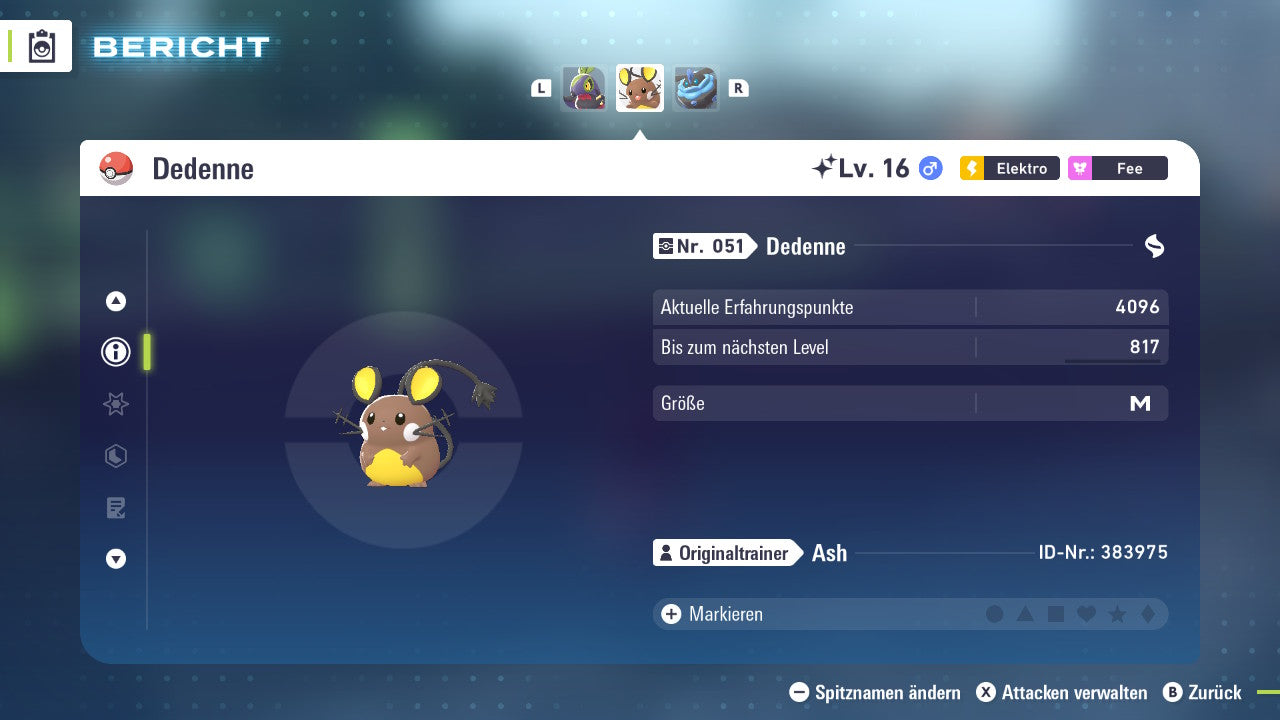Expand the section below via the down arrow
This screenshot has height=720, width=1280.
(115, 559)
